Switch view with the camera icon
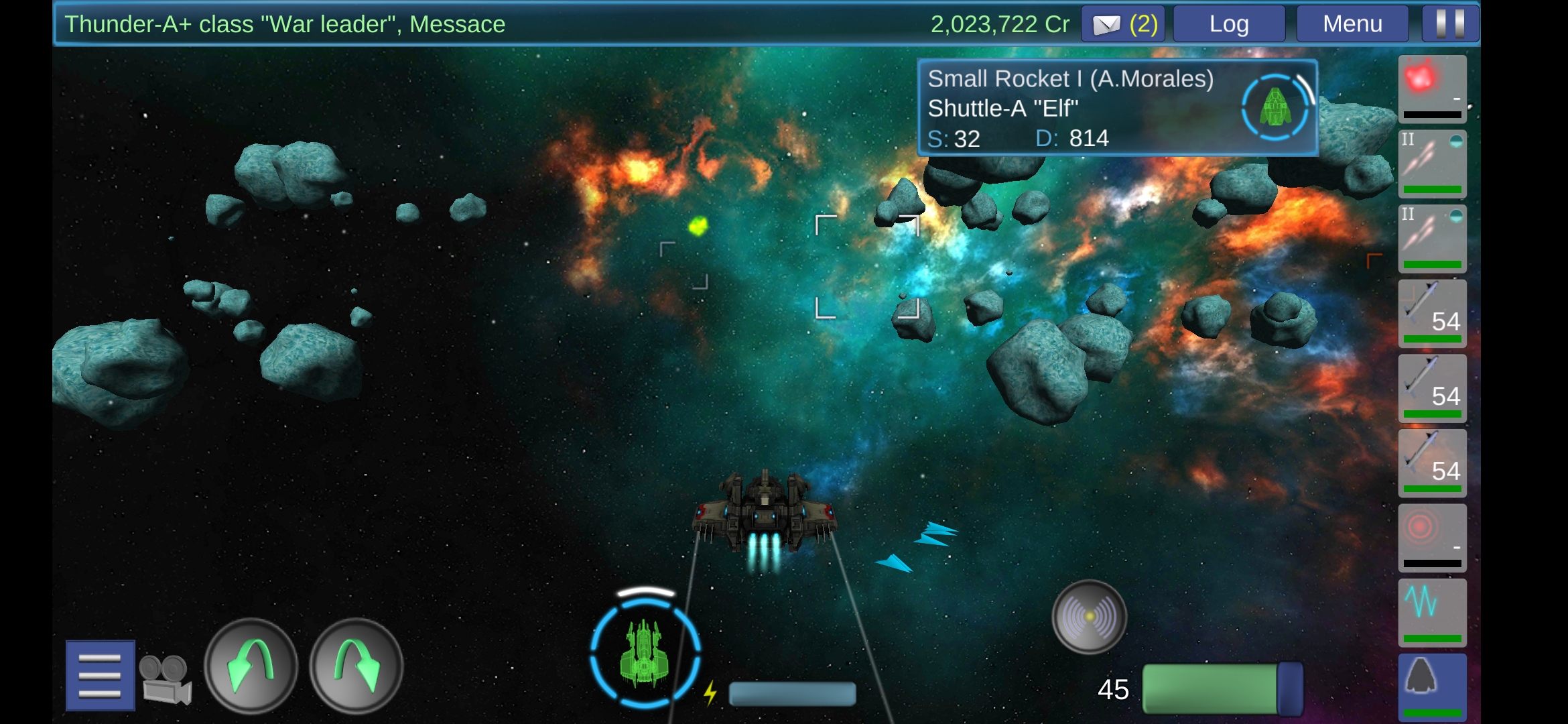Screen dimensions: 1568x724 point(166,678)
